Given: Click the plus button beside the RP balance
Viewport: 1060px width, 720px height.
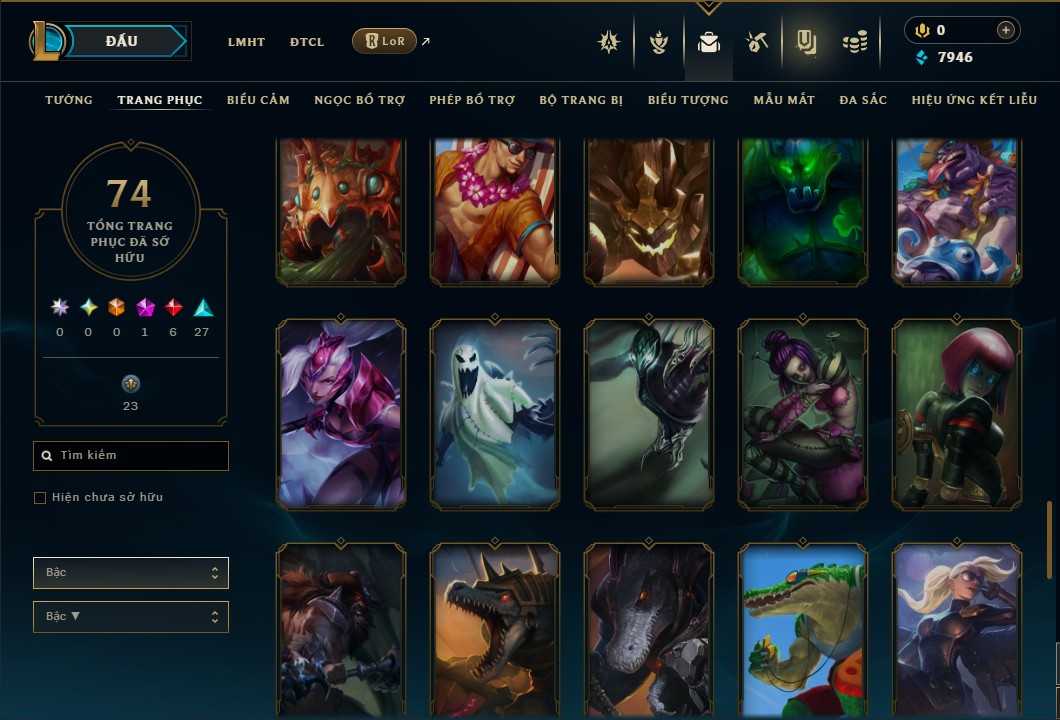Looking at the screenshot, I should click(x=1005, y=30).
